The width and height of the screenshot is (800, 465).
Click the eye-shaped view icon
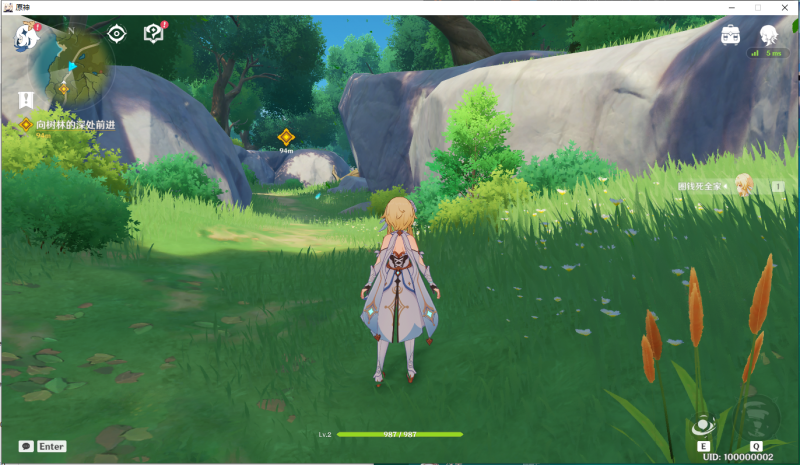[x=117, y=34]
